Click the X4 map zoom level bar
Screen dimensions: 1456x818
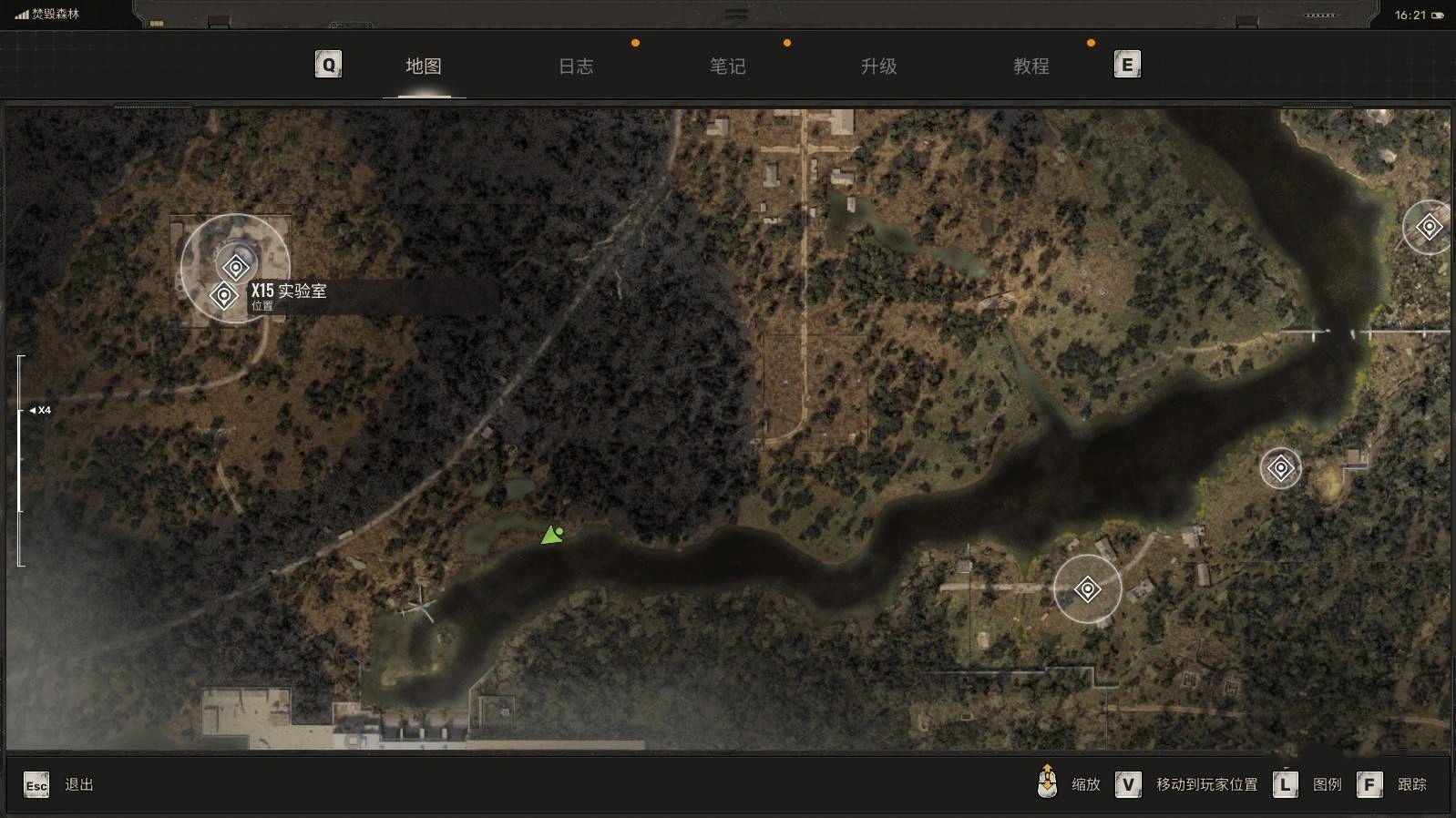click(20, 460)
